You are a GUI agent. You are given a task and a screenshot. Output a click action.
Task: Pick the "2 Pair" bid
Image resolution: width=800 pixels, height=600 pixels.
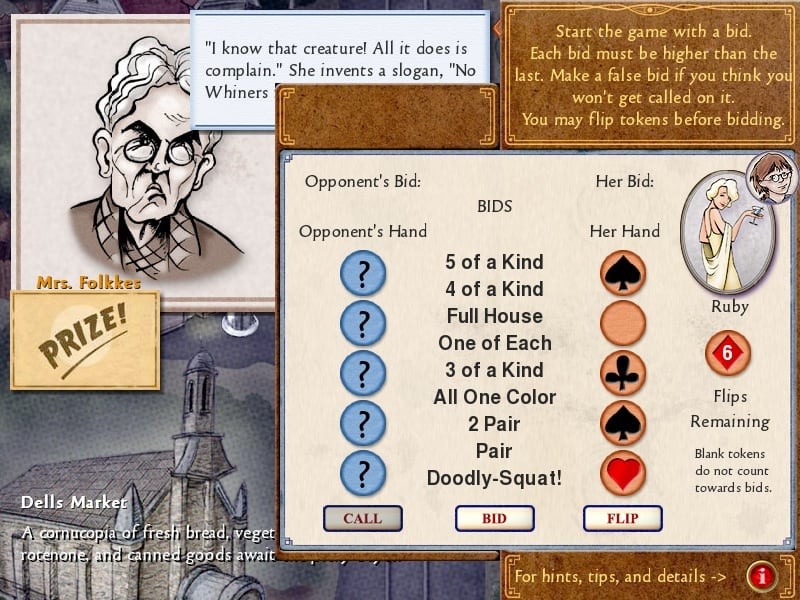click(x=494, y=424)
